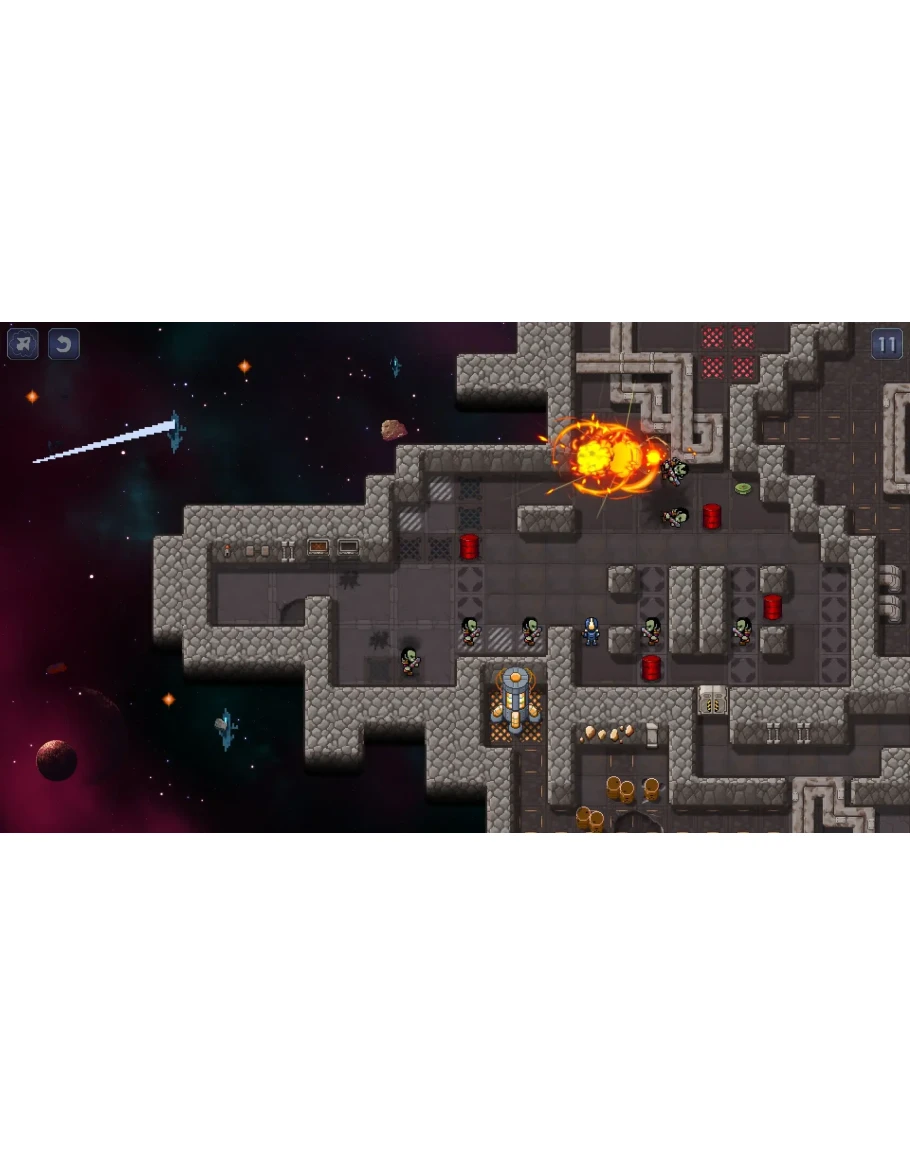Undo the last move with the arrow button
The width and height of the screenshot is (910, 1155).
coord(64,344)
